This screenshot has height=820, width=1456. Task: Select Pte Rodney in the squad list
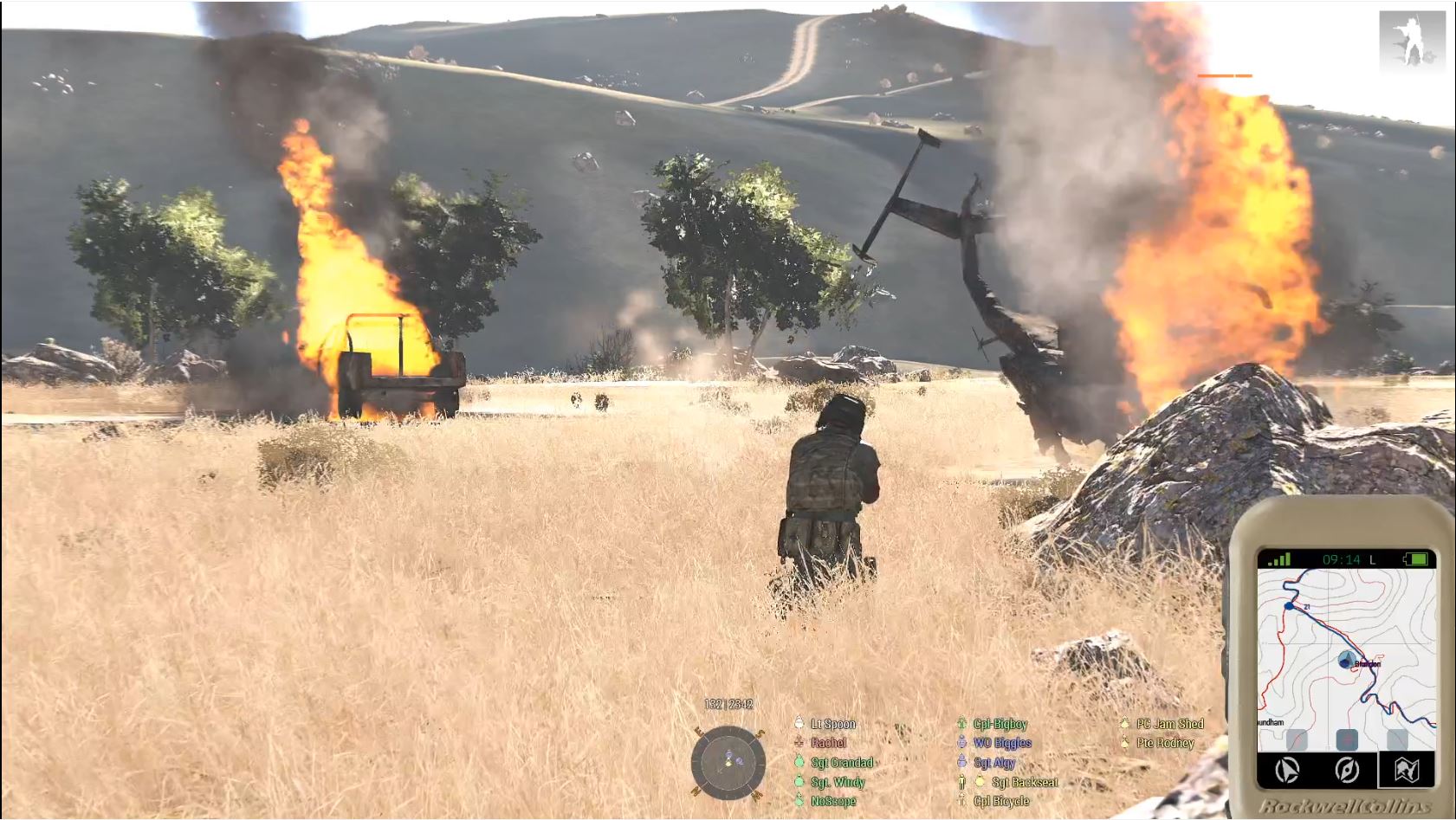1165,743
